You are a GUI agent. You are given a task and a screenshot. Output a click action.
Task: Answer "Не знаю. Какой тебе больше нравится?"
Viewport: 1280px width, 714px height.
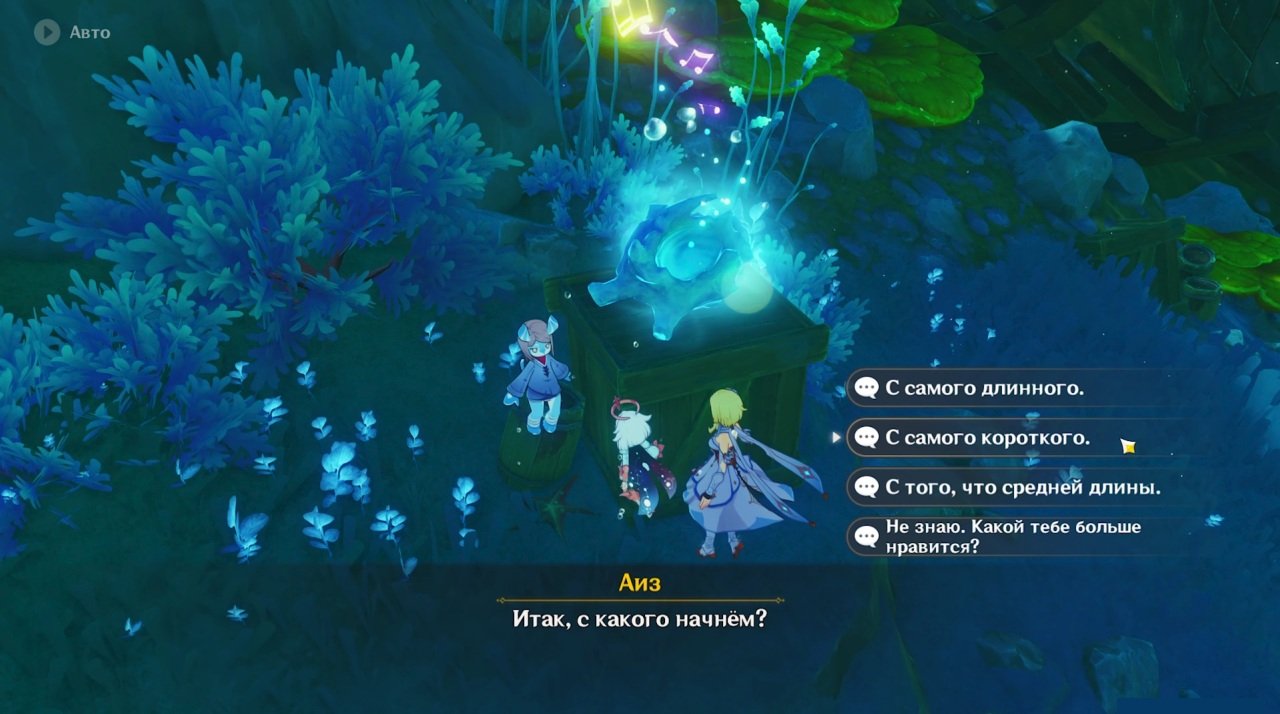pos(1012,537)
